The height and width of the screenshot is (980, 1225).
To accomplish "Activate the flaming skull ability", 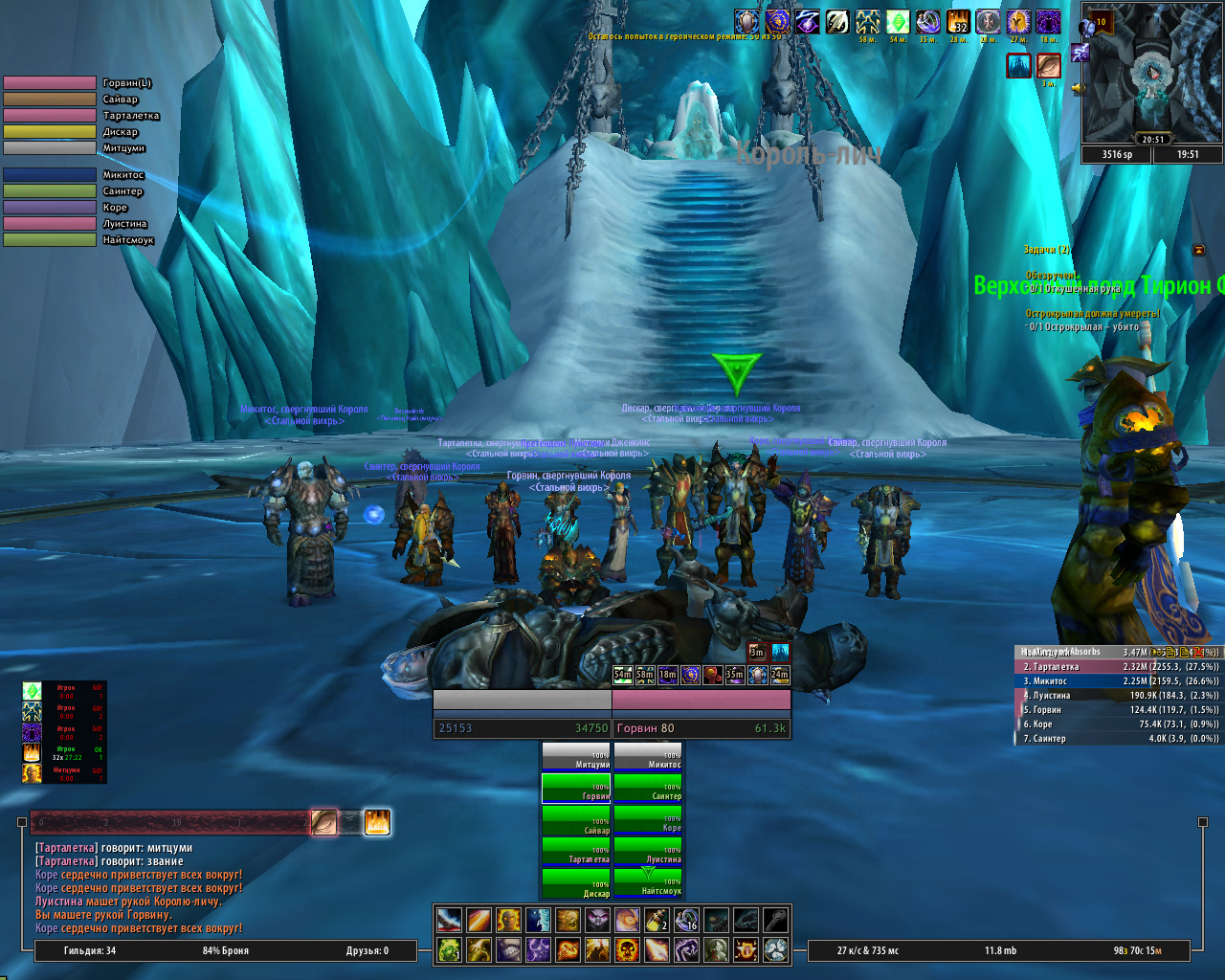I will 627,949.
